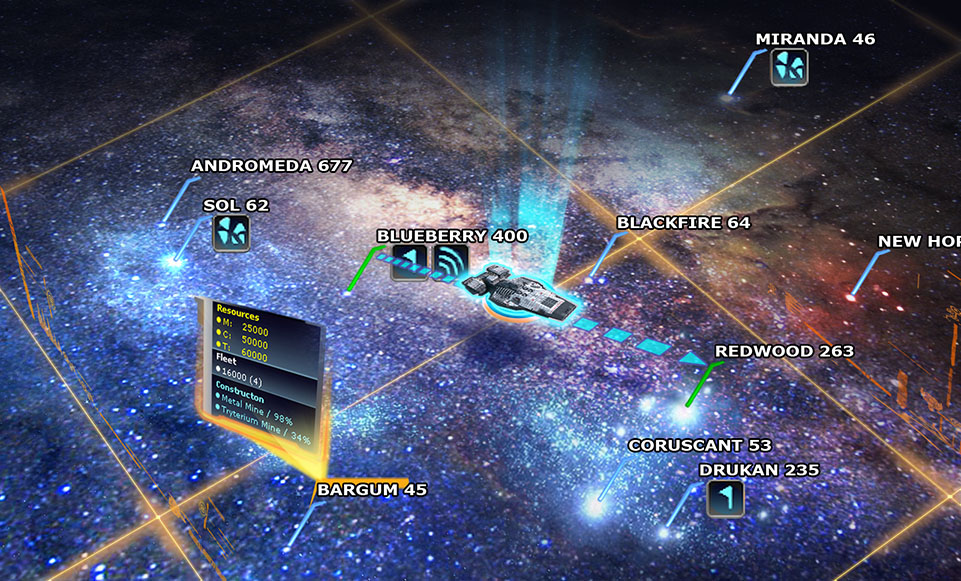Select the Blackfire 64 system label
This screenshot has width=961, height=581.
pos(683,223)
